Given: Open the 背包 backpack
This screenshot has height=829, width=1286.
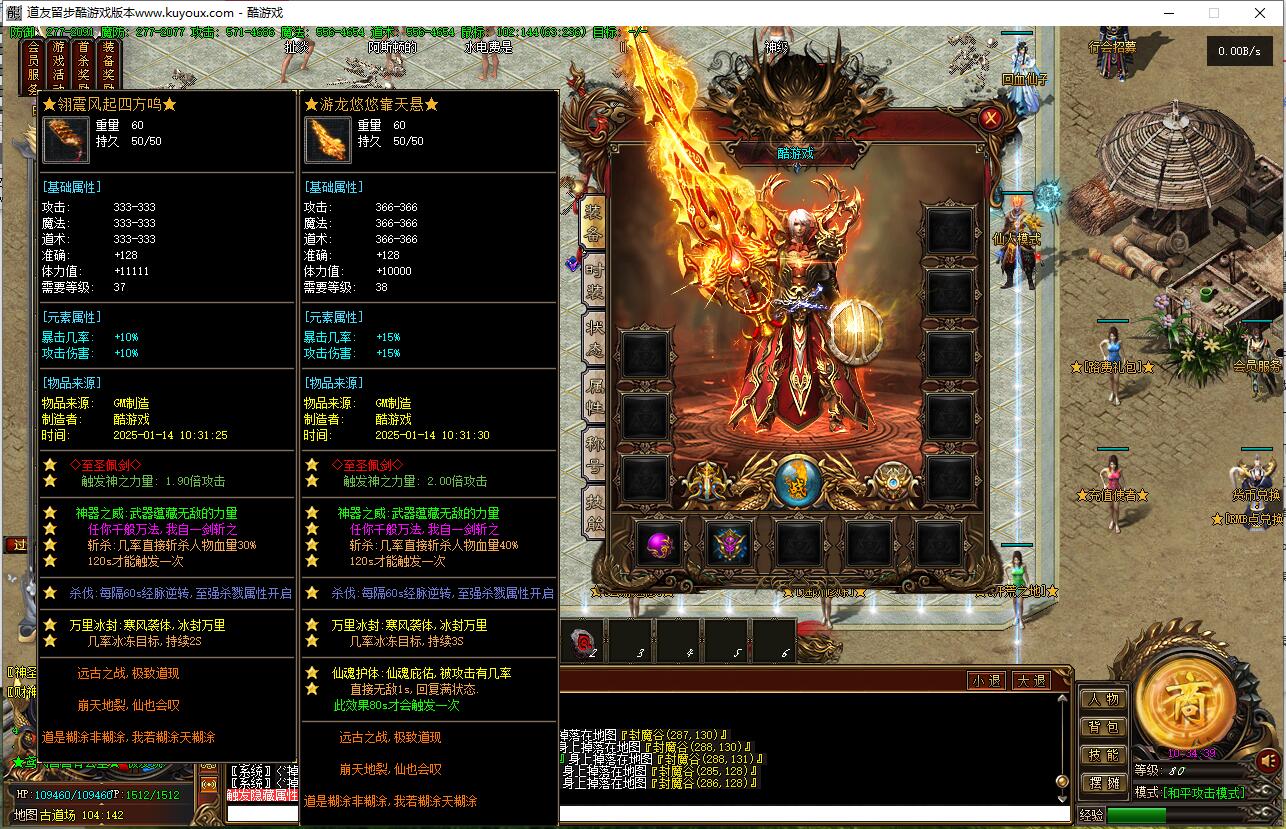Looking at the screenshot, I should 1104,728.
